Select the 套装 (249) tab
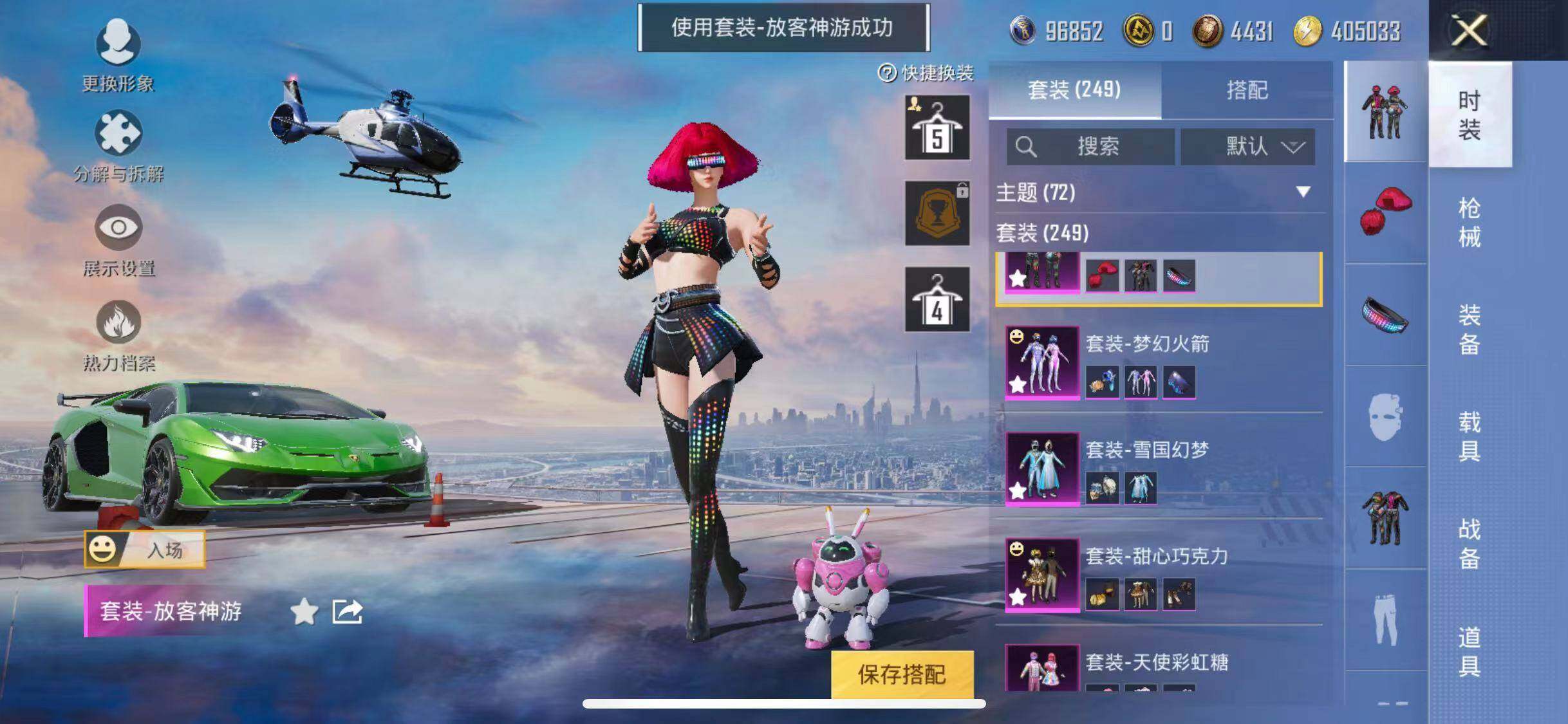 (x=1074, y=90)
